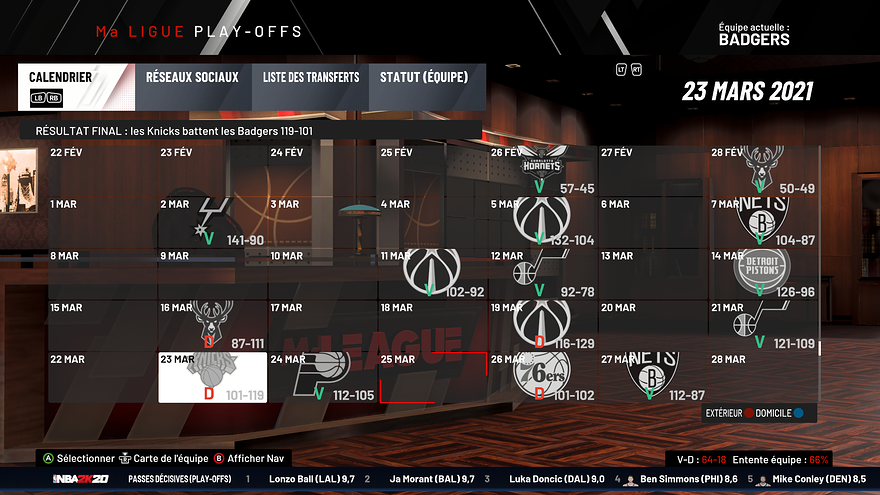Select the 27 Mar Nets game 112-87
This screenshot has width=880, height=495.
tap(653, 377)
